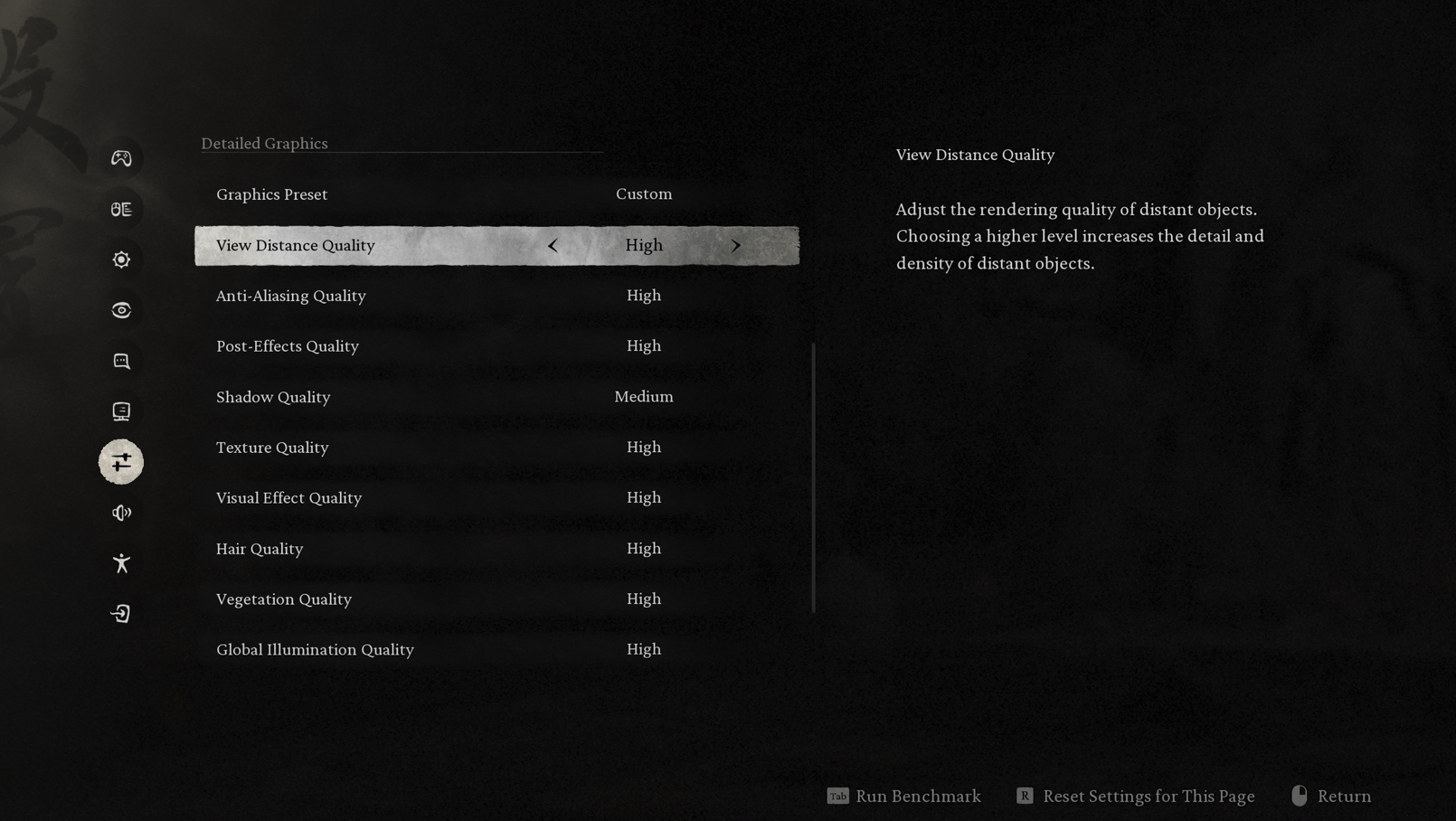Select the Graphics Preset row
1456x821 pixels.
[x=496, y=194]
